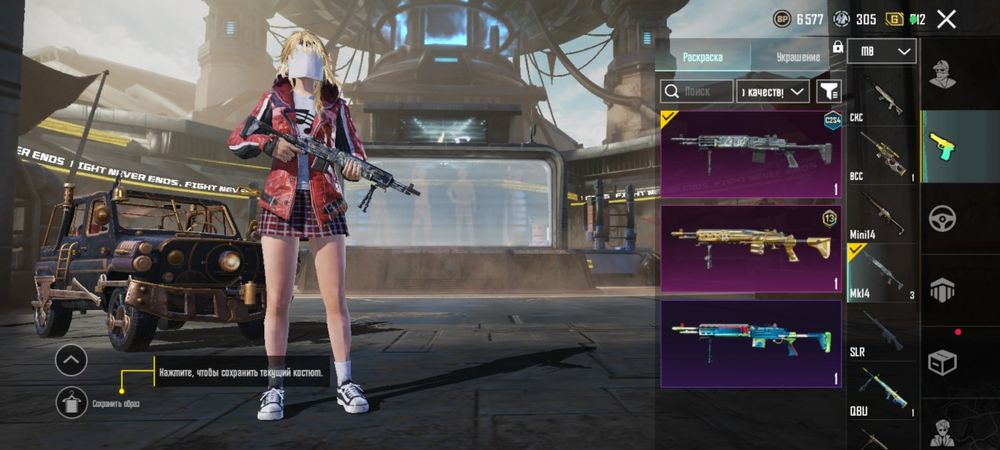Switch to the Раскраска tab
The height and width of the screenshot is (450, 1000).
click(x=702, y=57)
